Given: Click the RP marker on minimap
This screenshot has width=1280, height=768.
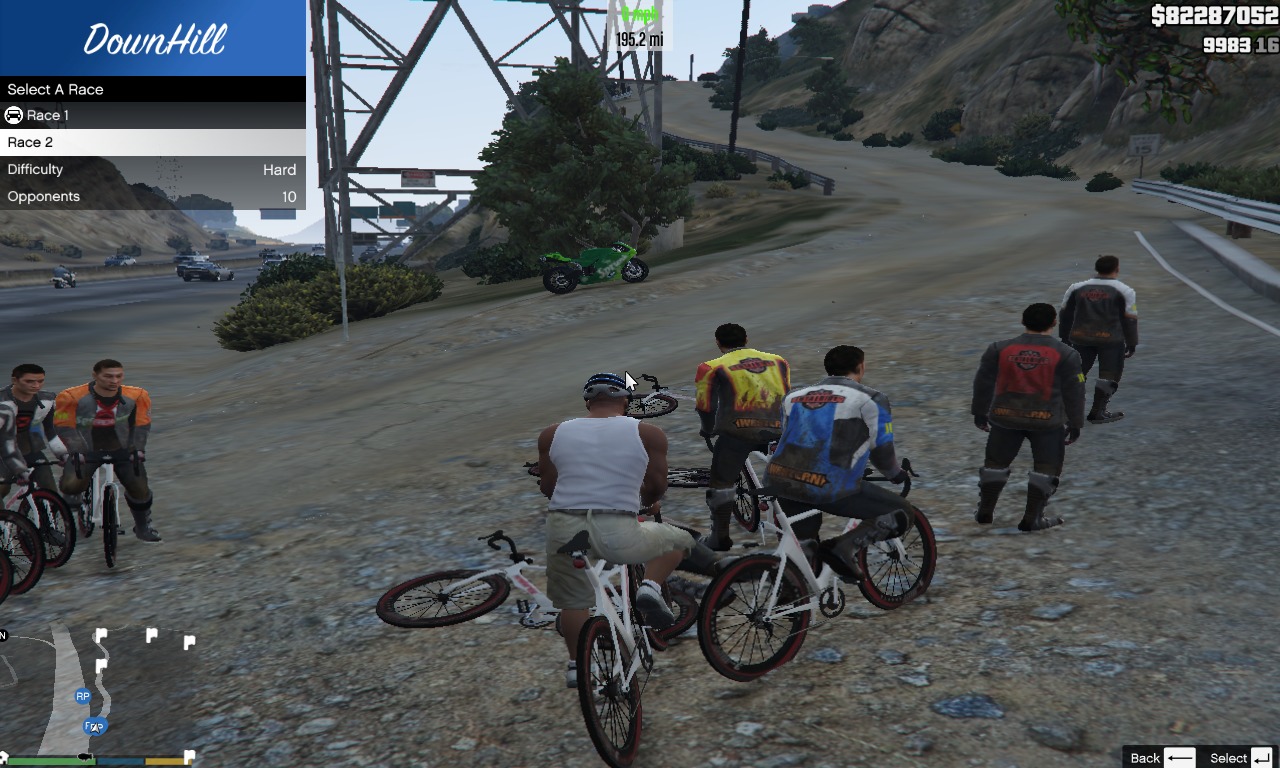Looking at the screenshot, I should tap(83, 696).
